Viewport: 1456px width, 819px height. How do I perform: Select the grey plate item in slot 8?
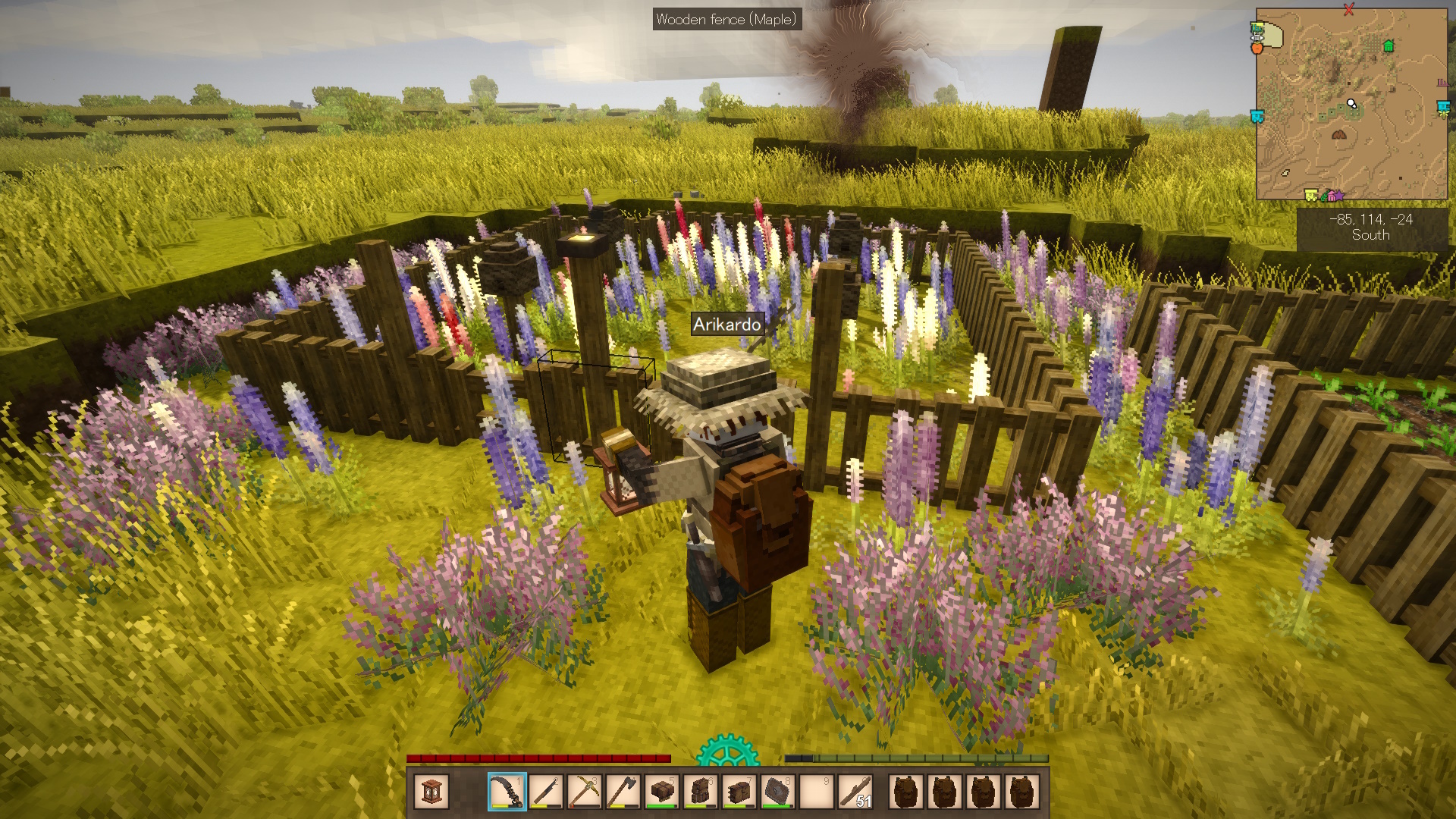point(777,792)
